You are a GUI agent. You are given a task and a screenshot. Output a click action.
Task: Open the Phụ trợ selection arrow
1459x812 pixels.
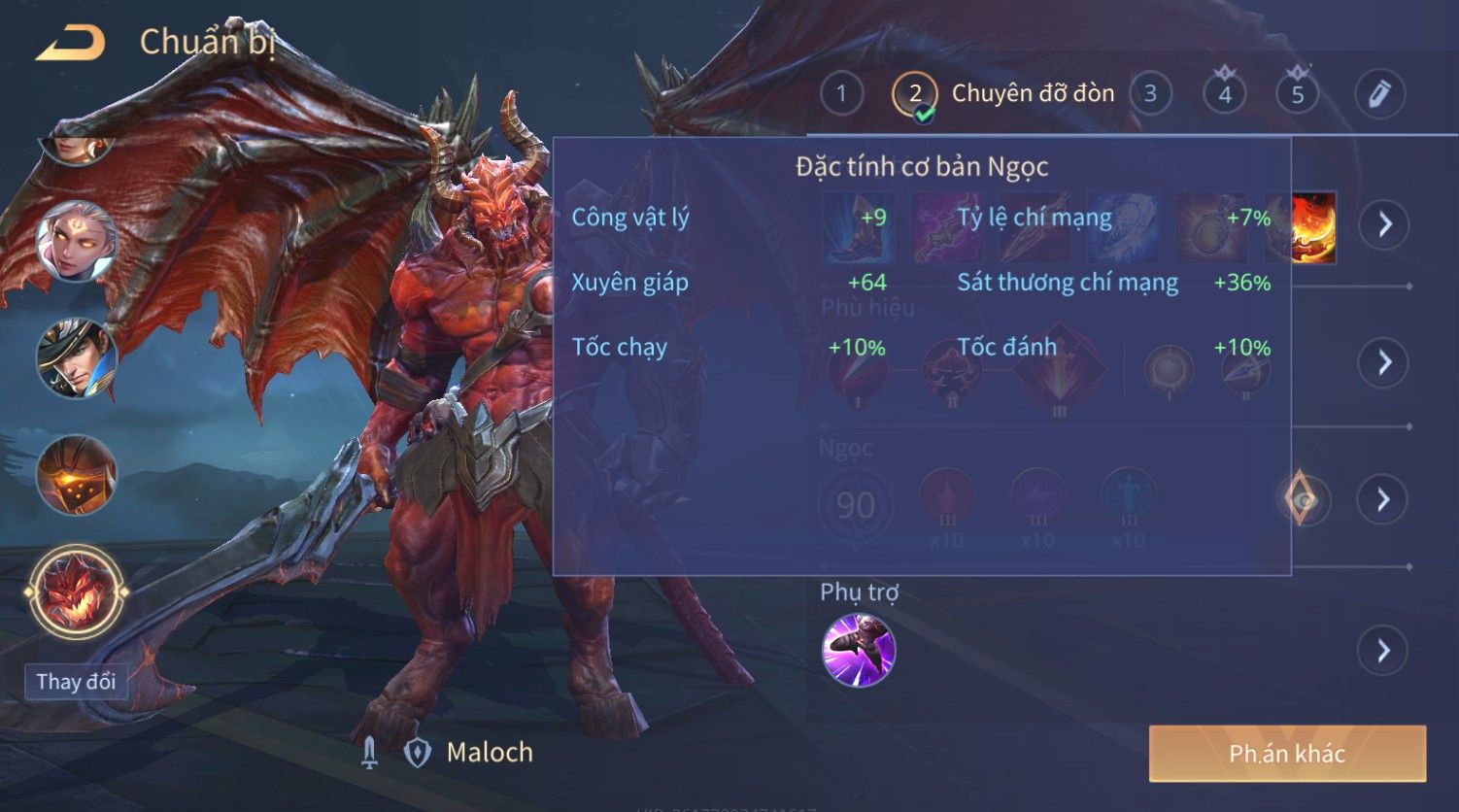coord(1384,650)
